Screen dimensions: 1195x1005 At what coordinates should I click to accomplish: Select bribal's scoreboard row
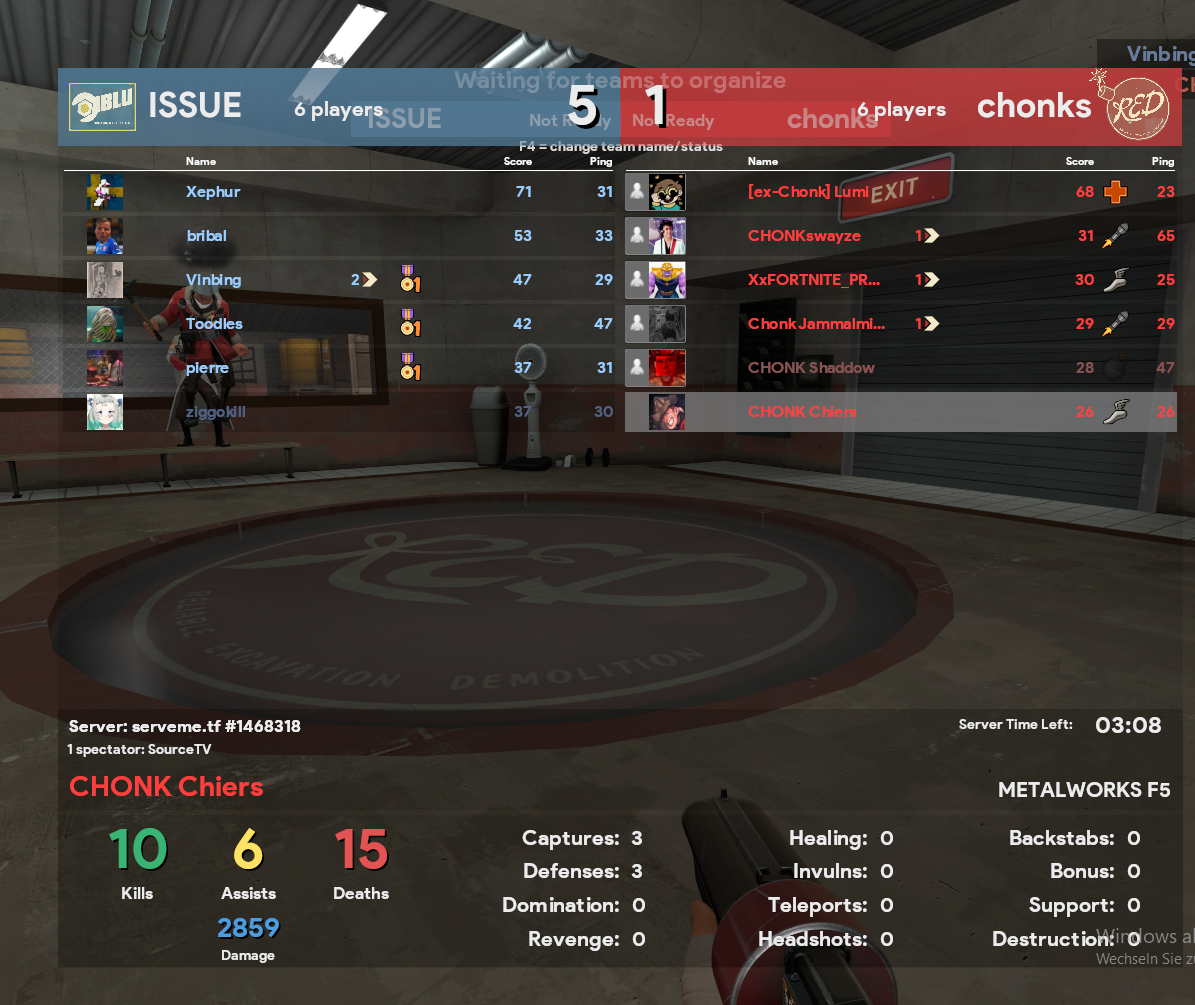206,236
